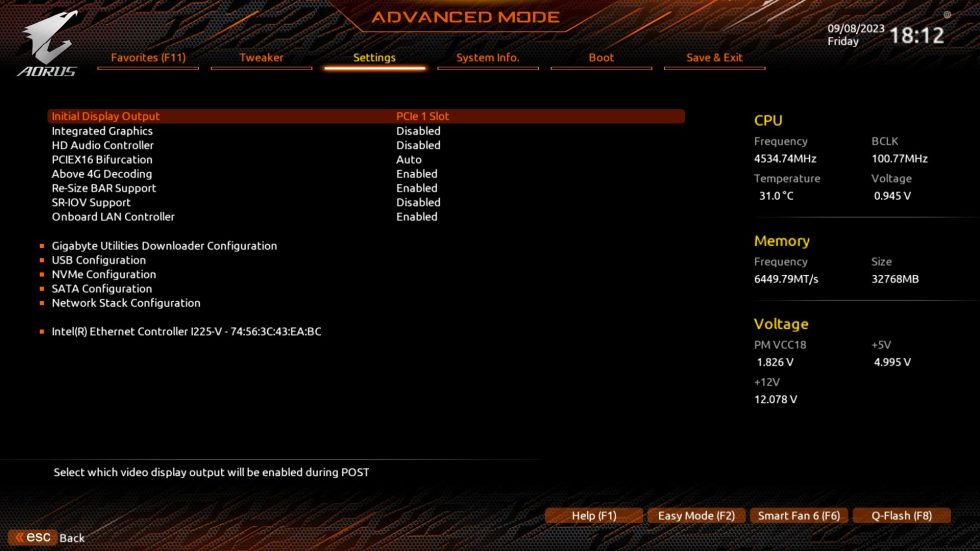Open the NVMe Configuration submenu

(x=104, y=274)
